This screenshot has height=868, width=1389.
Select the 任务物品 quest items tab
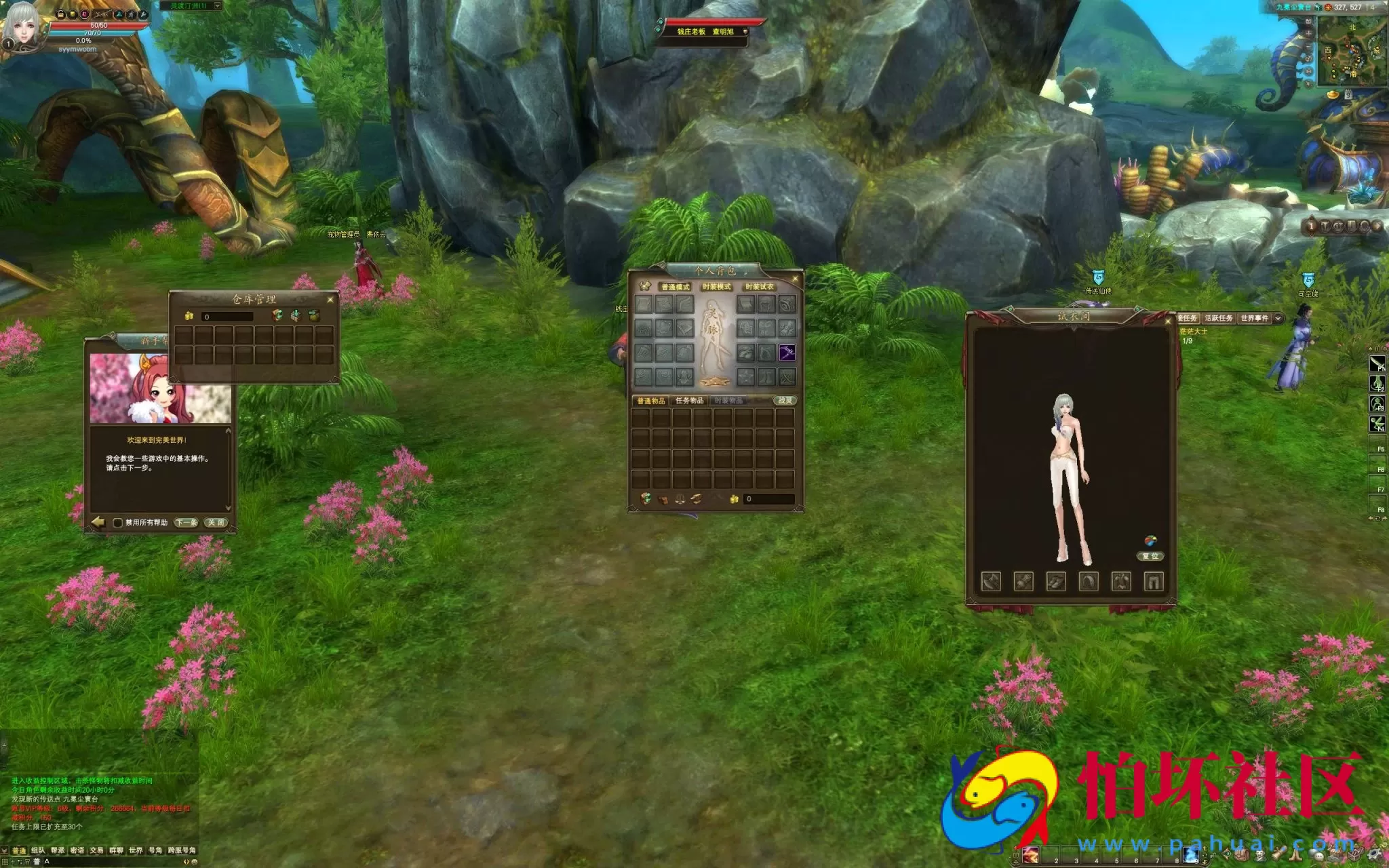(689, 401)
